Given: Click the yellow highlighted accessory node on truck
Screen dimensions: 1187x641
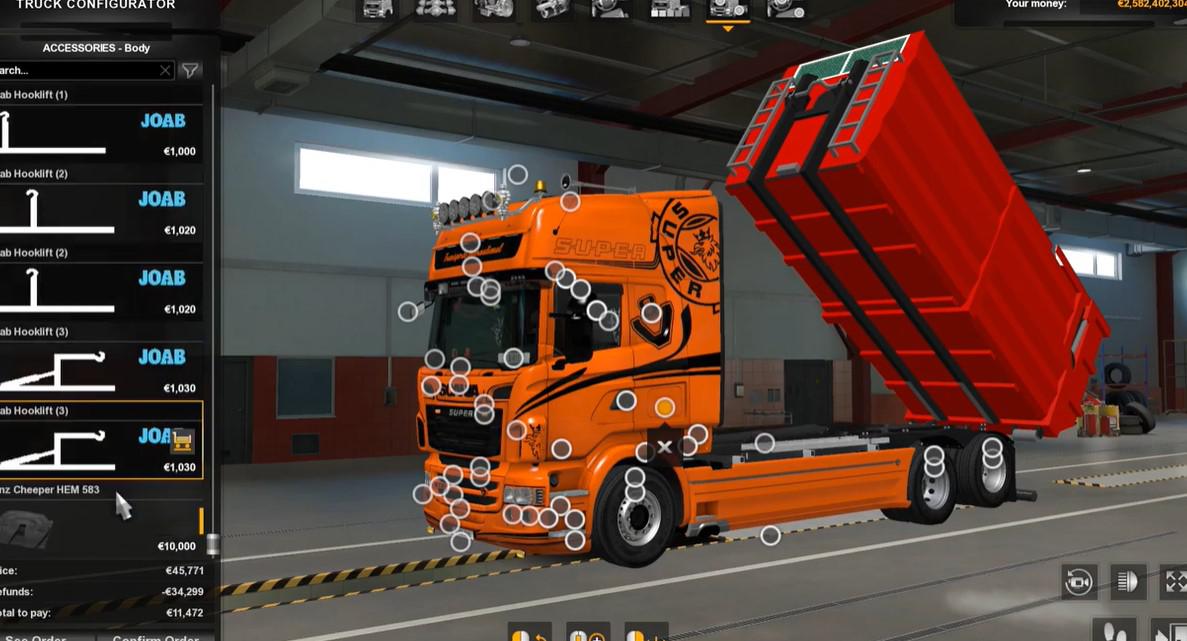Looking at the screenshot, I should 664,407.
